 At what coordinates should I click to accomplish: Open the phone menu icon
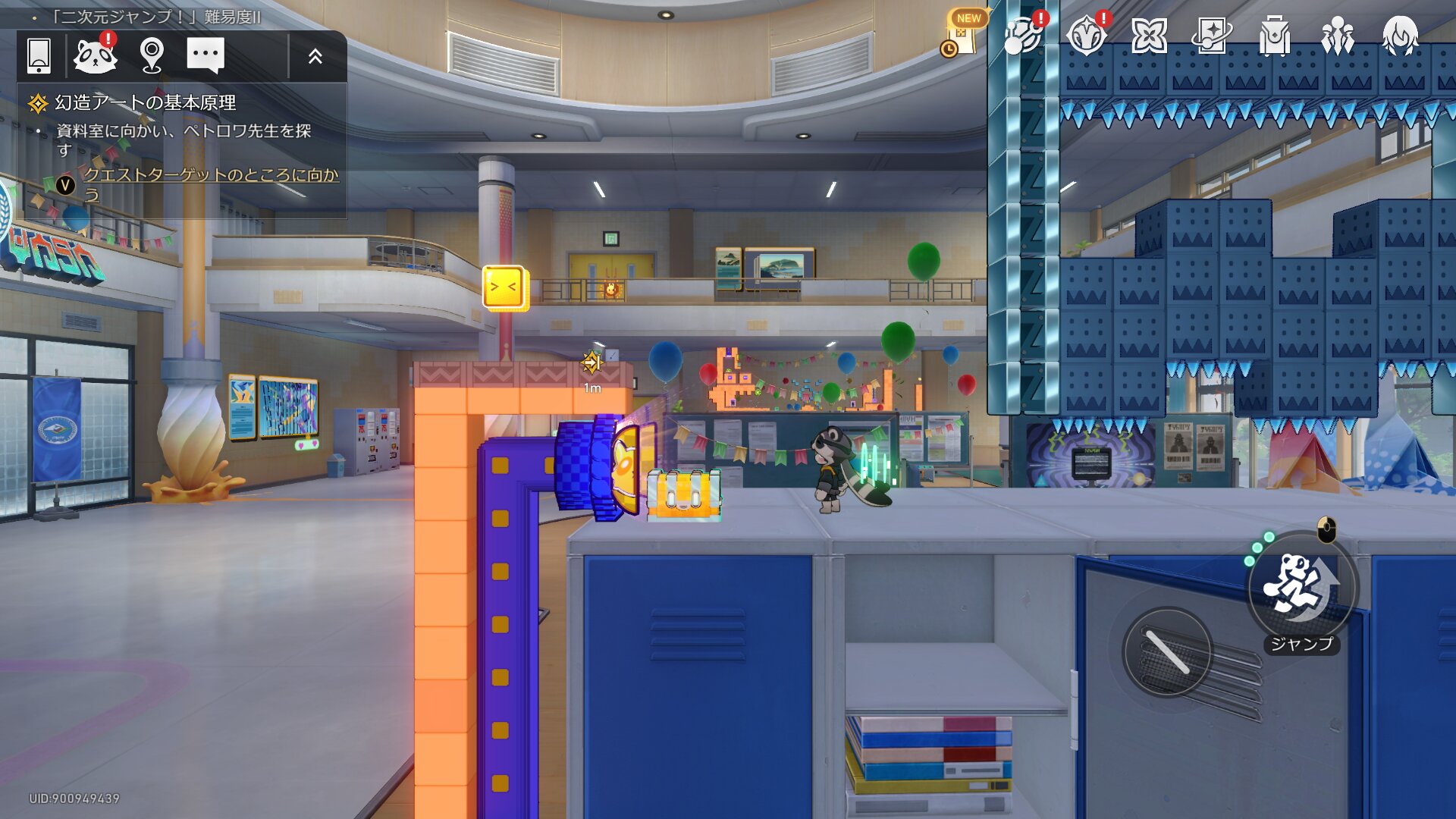pyautogui.click(x=39, y=55)
